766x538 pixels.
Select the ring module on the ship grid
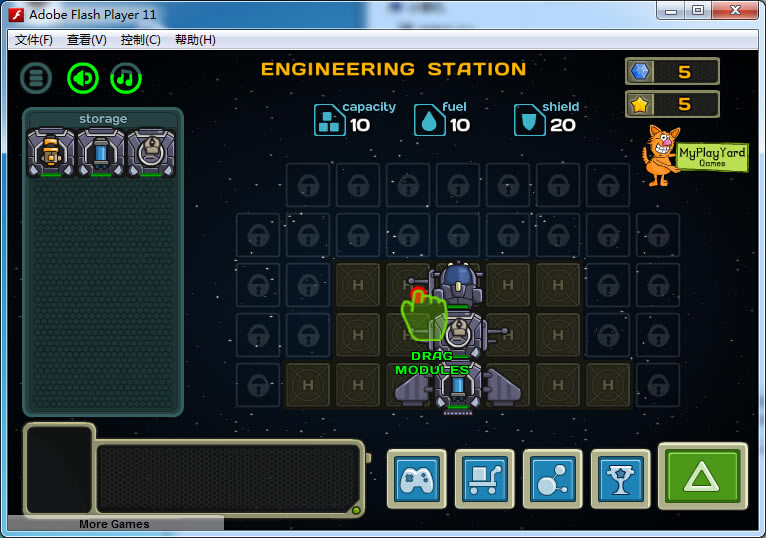459,336
